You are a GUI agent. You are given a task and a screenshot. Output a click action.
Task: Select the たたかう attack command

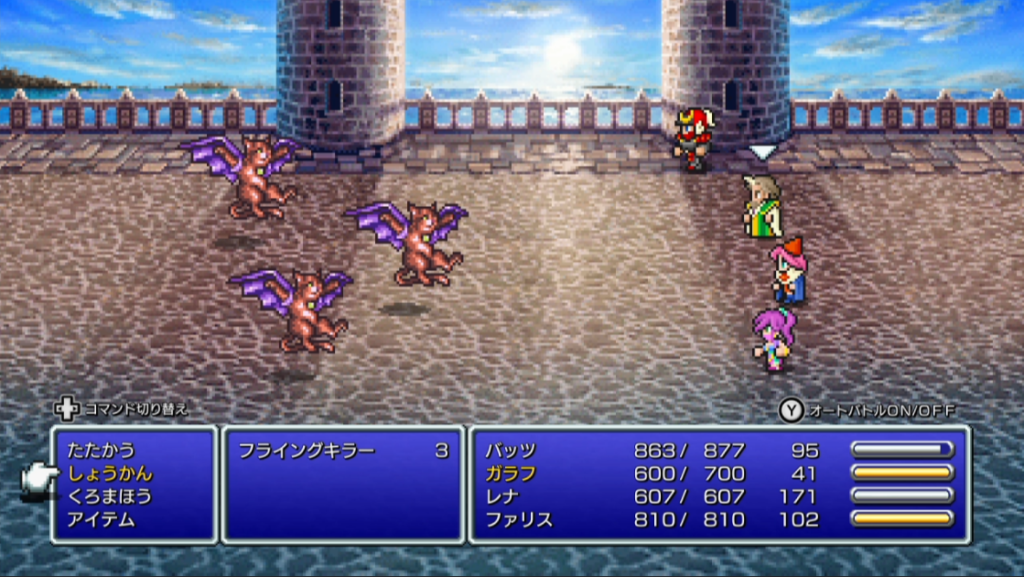pos(101,451)
